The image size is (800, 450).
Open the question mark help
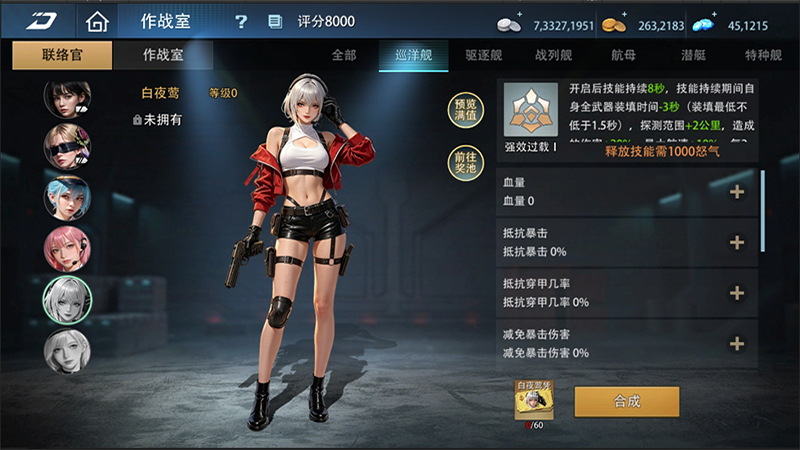pyautogui.click(x=241, y=22)
